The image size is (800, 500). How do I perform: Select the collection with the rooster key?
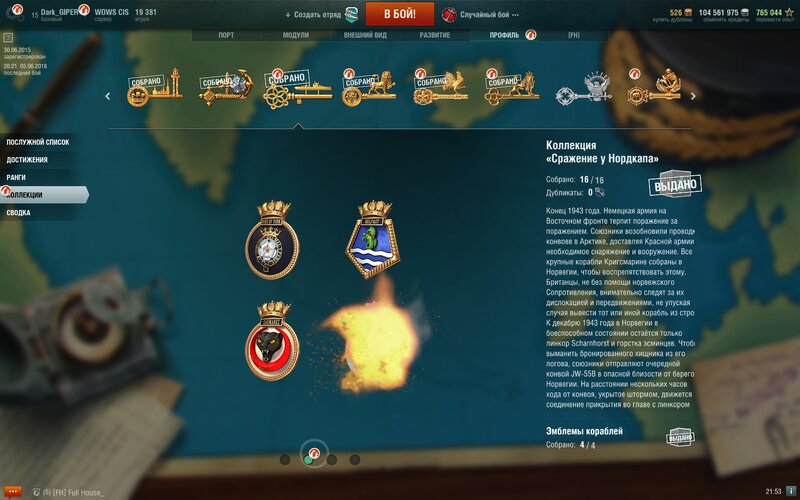tap(439, 90)
